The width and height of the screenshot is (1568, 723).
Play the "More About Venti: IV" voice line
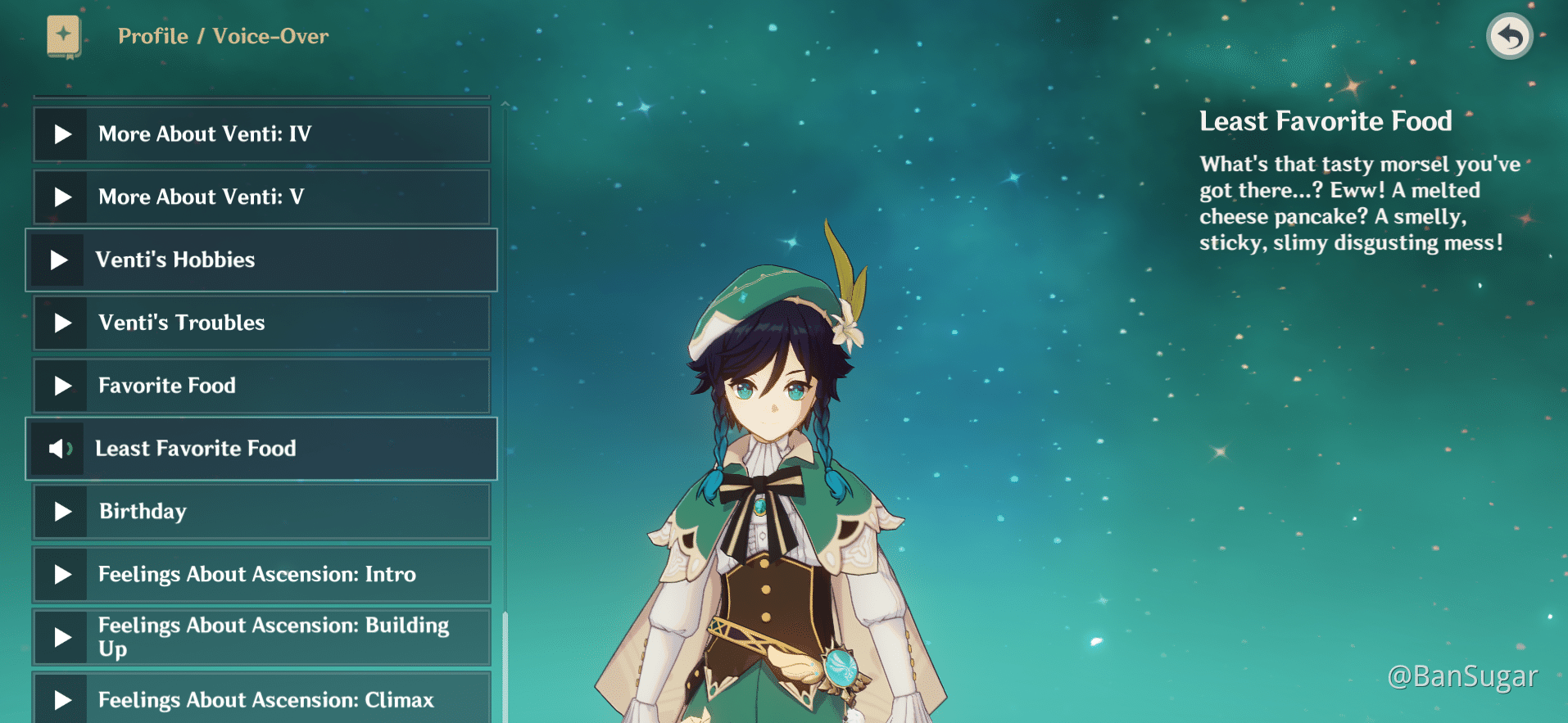[61, 133]
